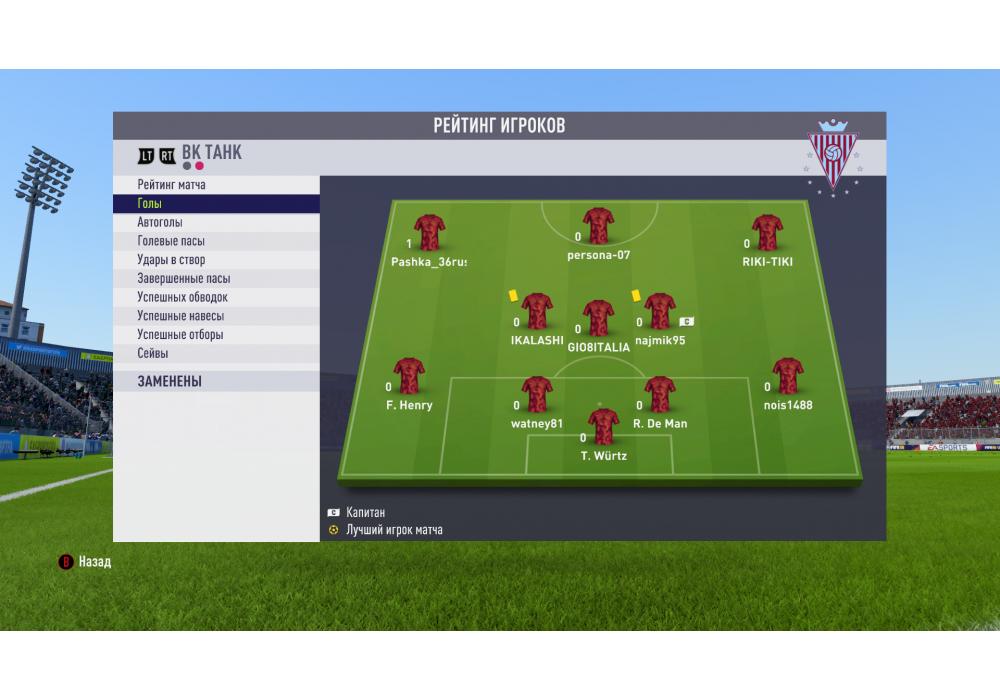Select goalkeeper T. Würtz
The width and height of the screenshot is (1000, 700).
tap(603, 427)
